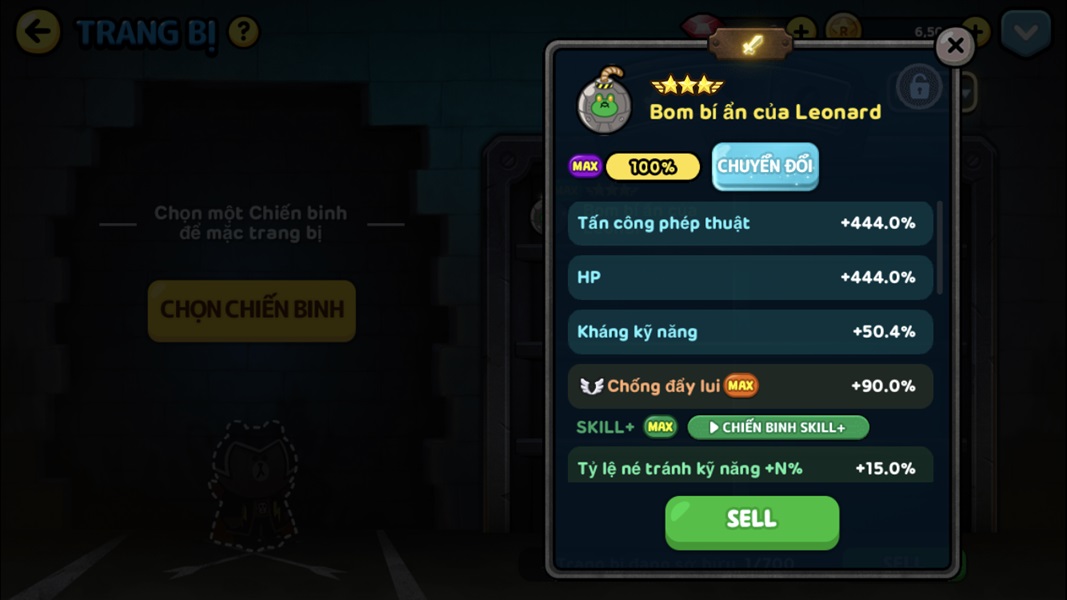
Task: Open the blue dropdown arrow menu
Action: click(1026, 33)
